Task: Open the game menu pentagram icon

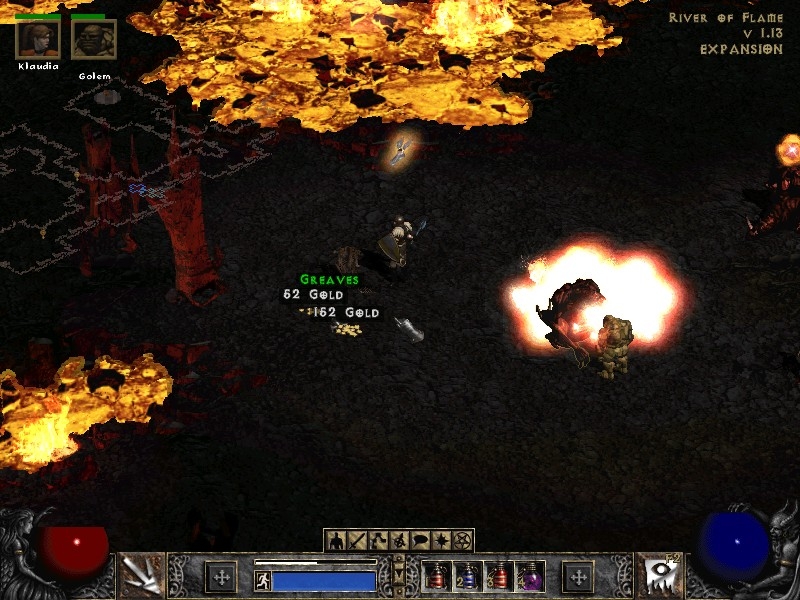Action: (461, 541)
